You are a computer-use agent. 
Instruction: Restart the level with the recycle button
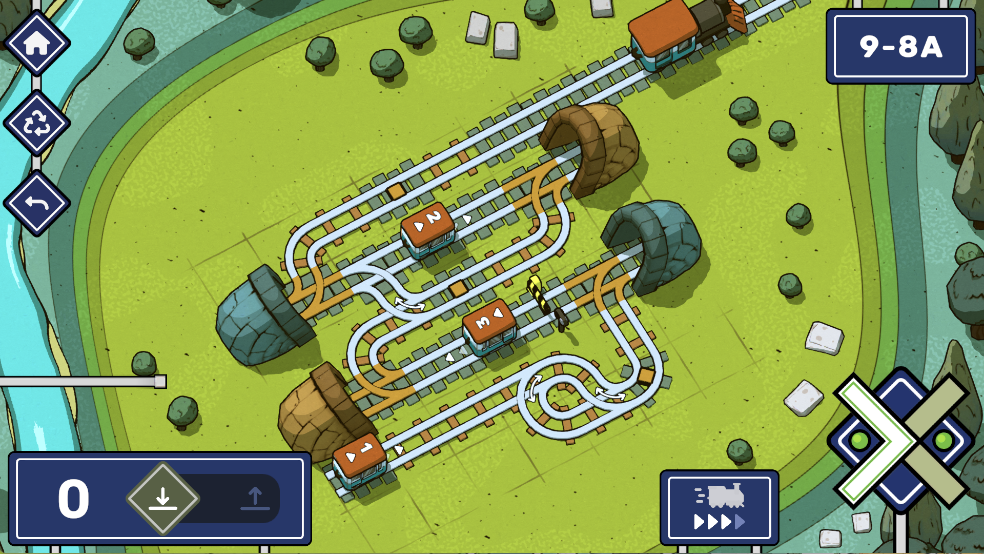(x=37, y=123)
